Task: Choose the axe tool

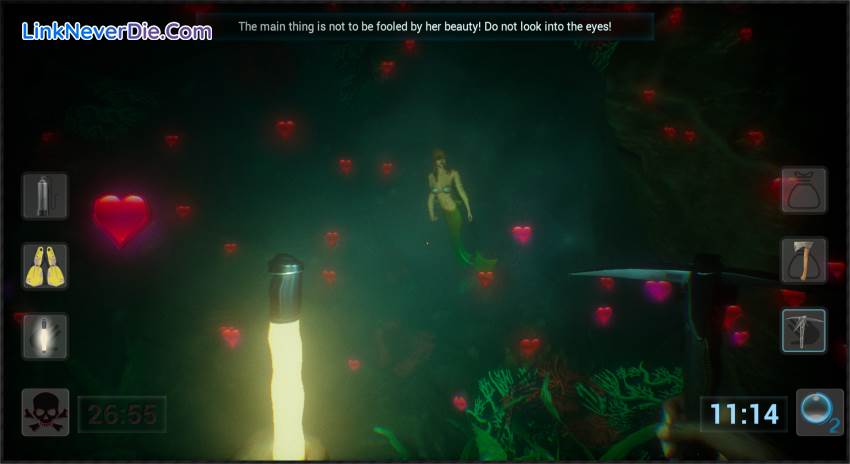Action: coord(803,260)
